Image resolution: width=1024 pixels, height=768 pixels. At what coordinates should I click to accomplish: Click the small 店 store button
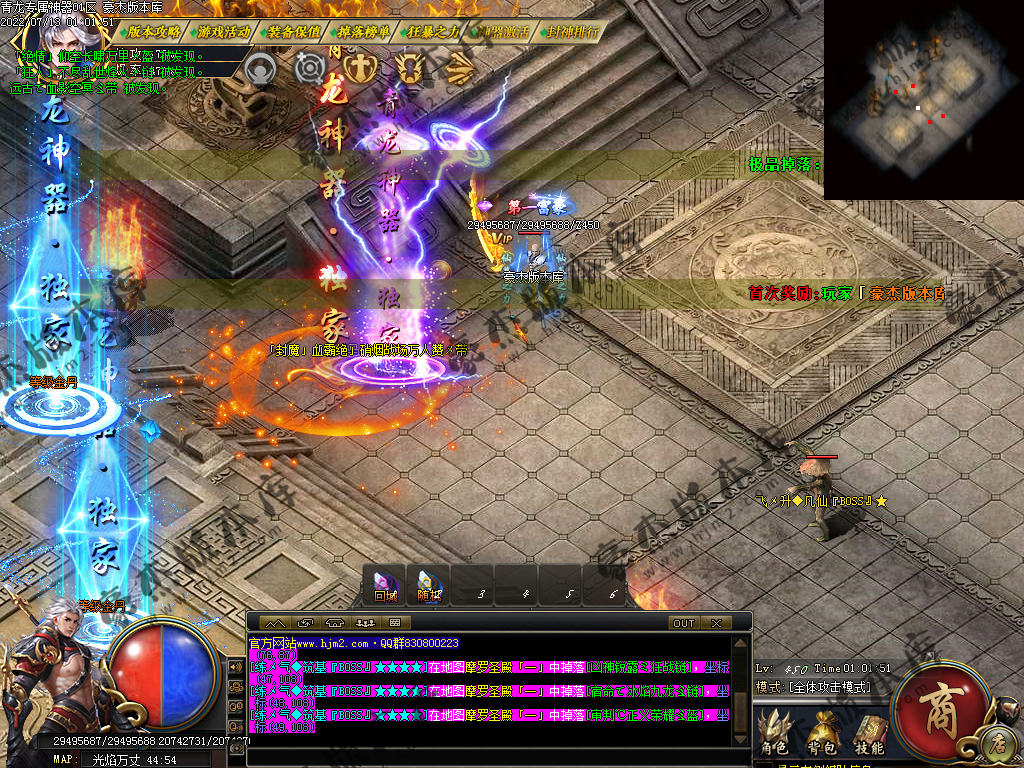996,744
